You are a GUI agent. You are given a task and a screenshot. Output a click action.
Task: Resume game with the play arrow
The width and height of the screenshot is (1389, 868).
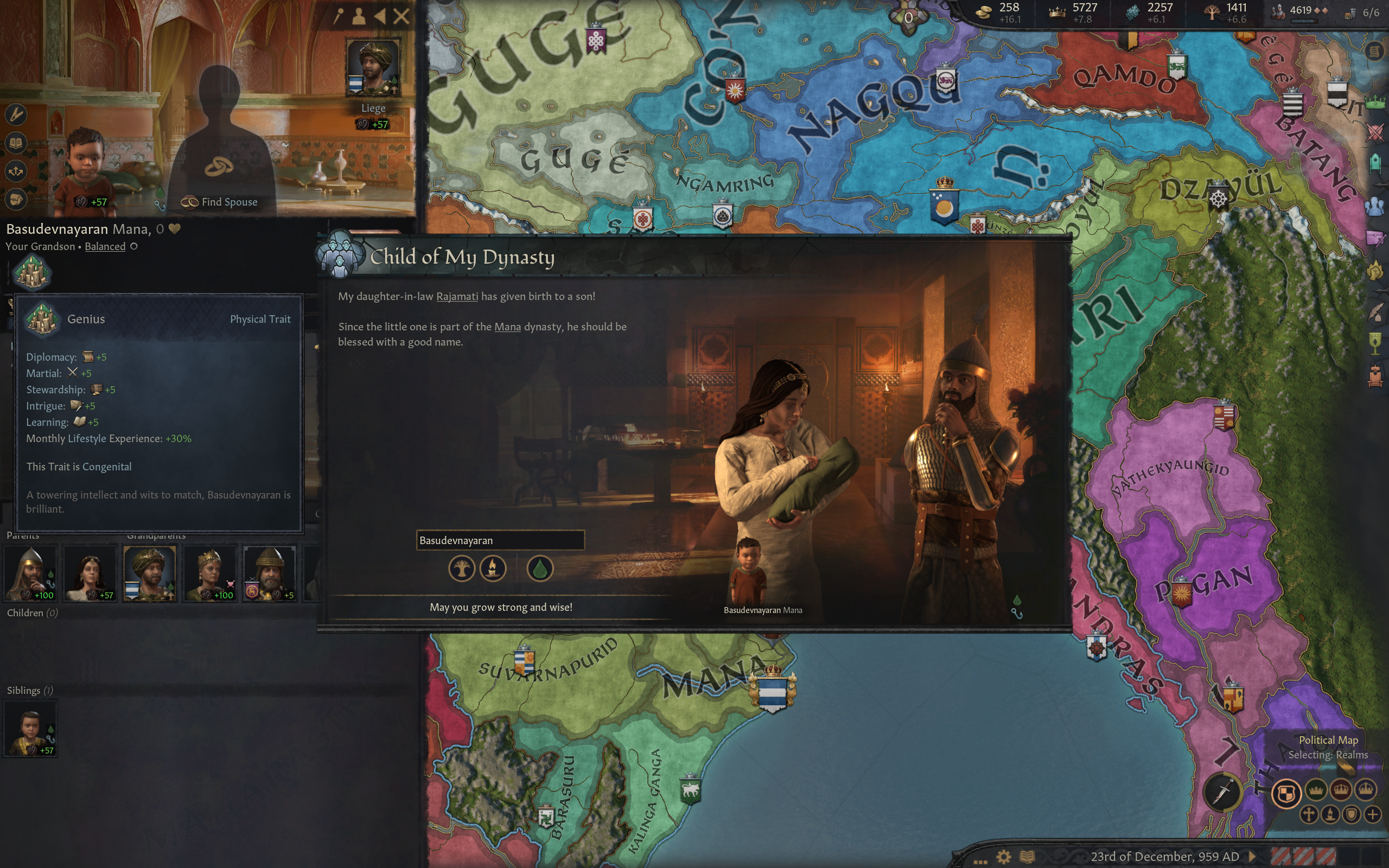(1252, 856)
